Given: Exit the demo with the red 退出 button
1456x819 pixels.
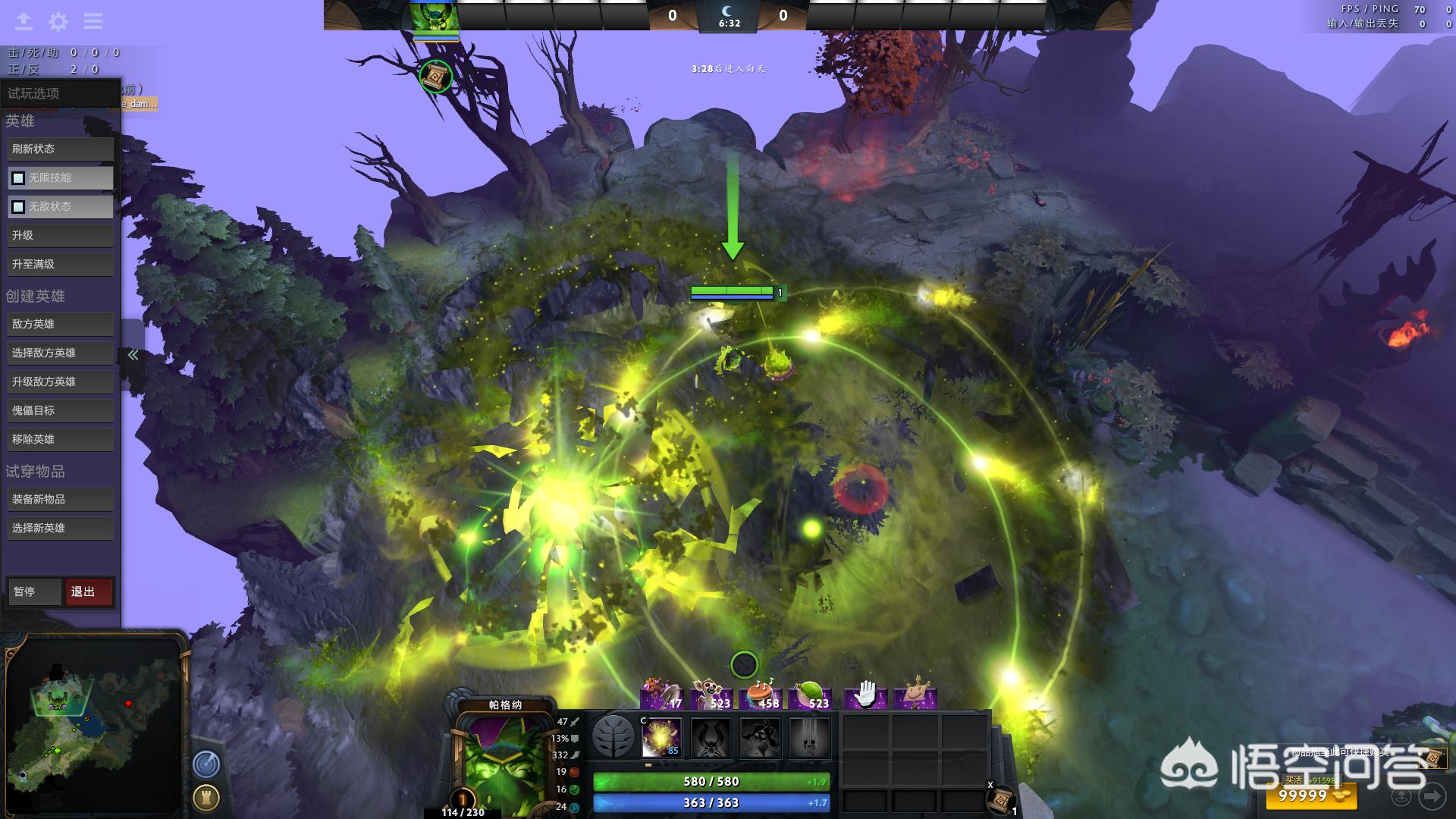Looking at the screenshot, I should [88, 592].
